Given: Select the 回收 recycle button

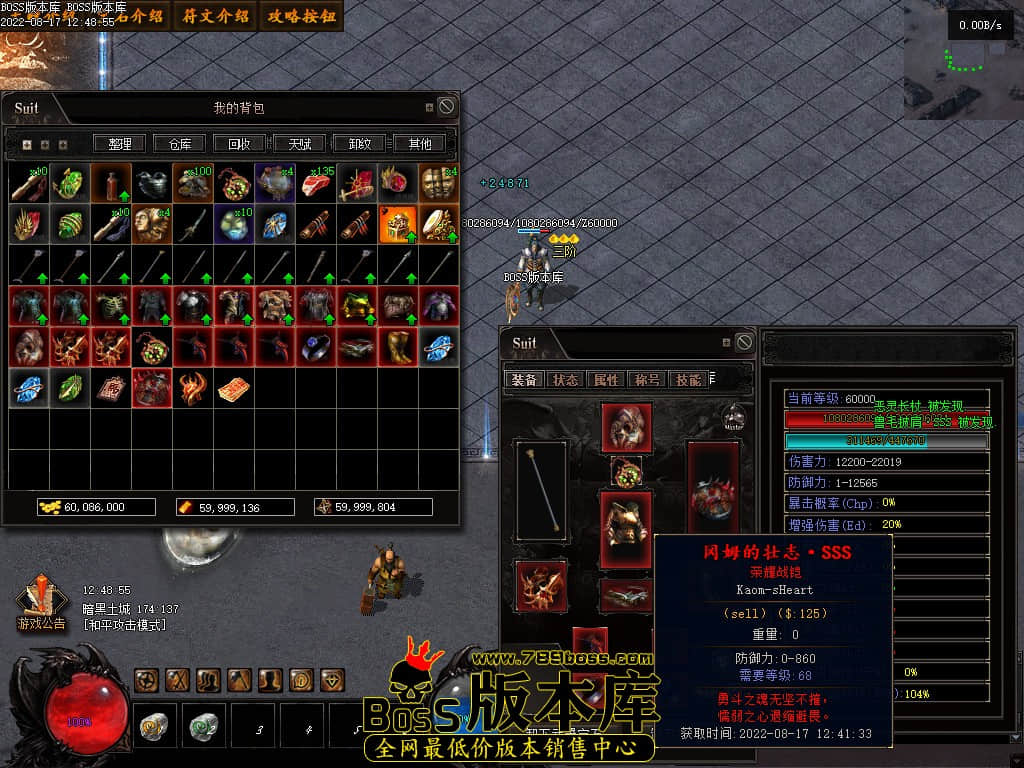Looking at the screenshot, I should pos(240,144).
